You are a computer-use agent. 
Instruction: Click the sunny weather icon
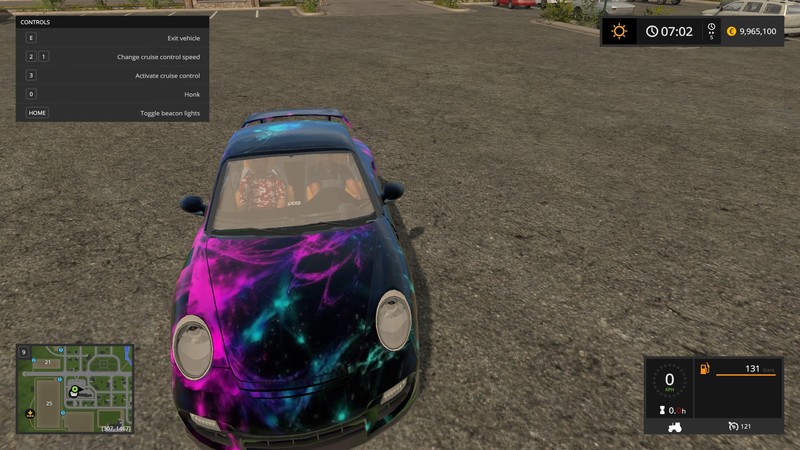tap(619, 31)
